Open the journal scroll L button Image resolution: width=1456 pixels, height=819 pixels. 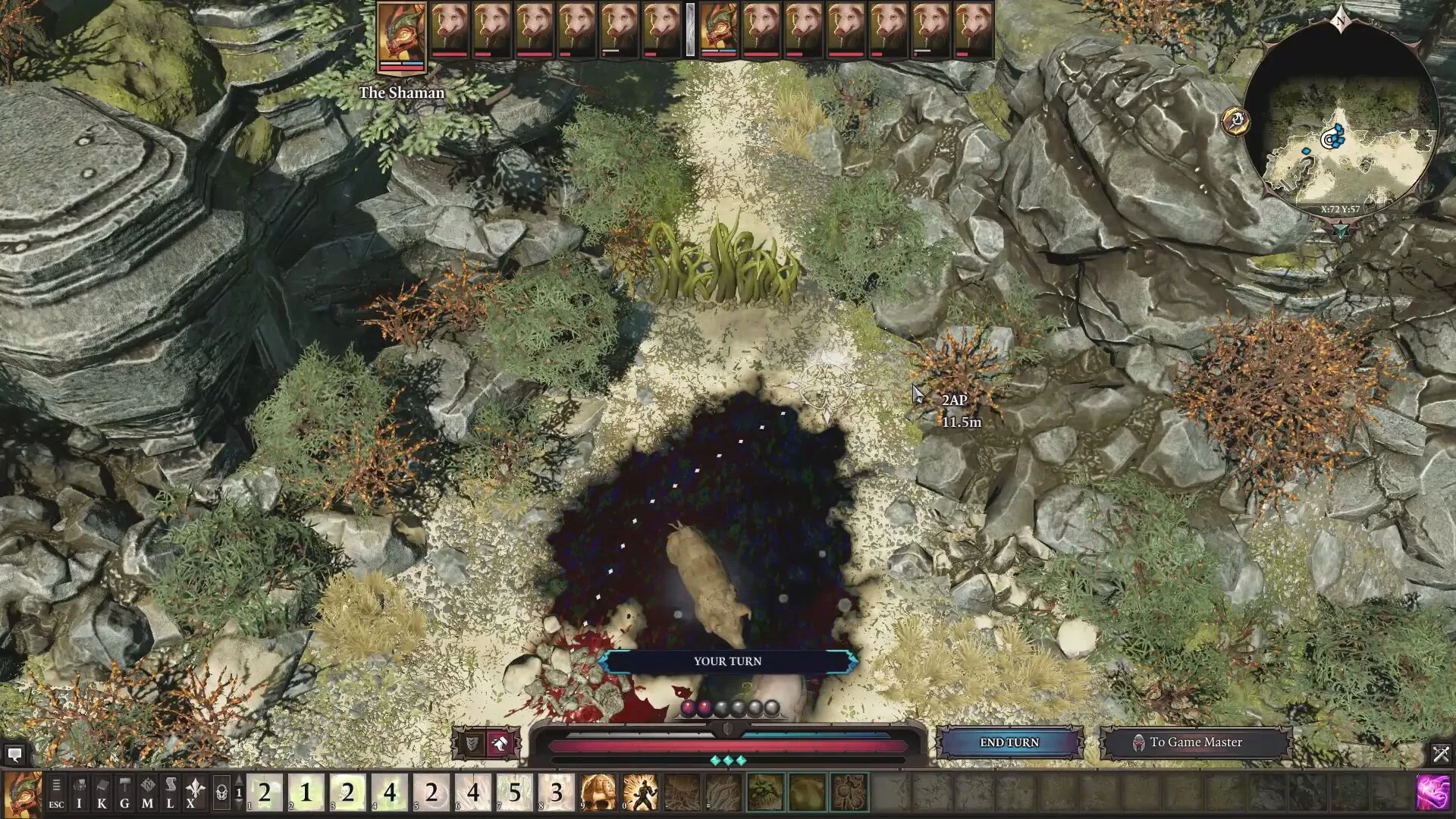point(171,793)
